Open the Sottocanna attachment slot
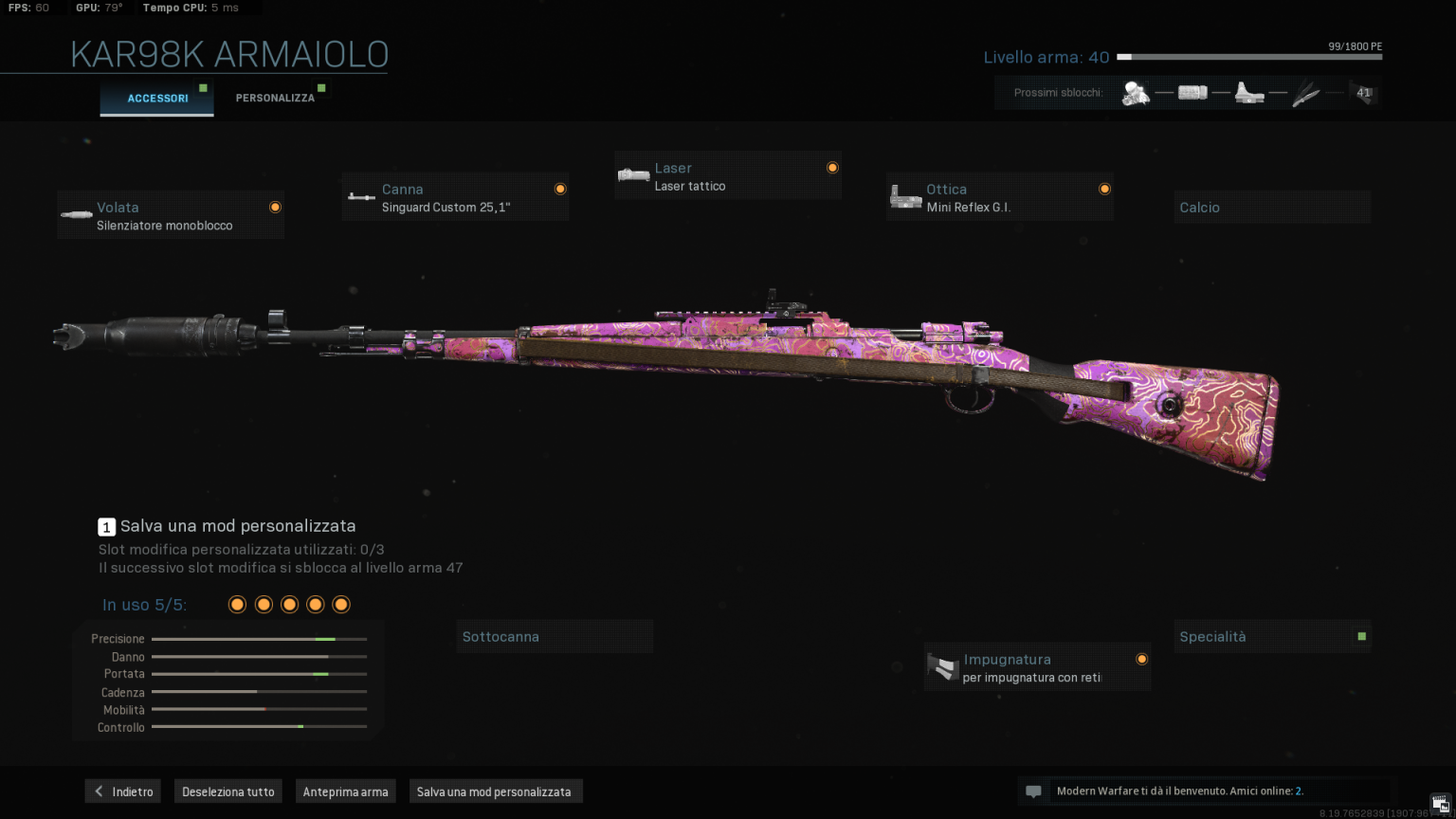Image resolution: width=1456 pixels, height=819 pixels. [555, 636]
